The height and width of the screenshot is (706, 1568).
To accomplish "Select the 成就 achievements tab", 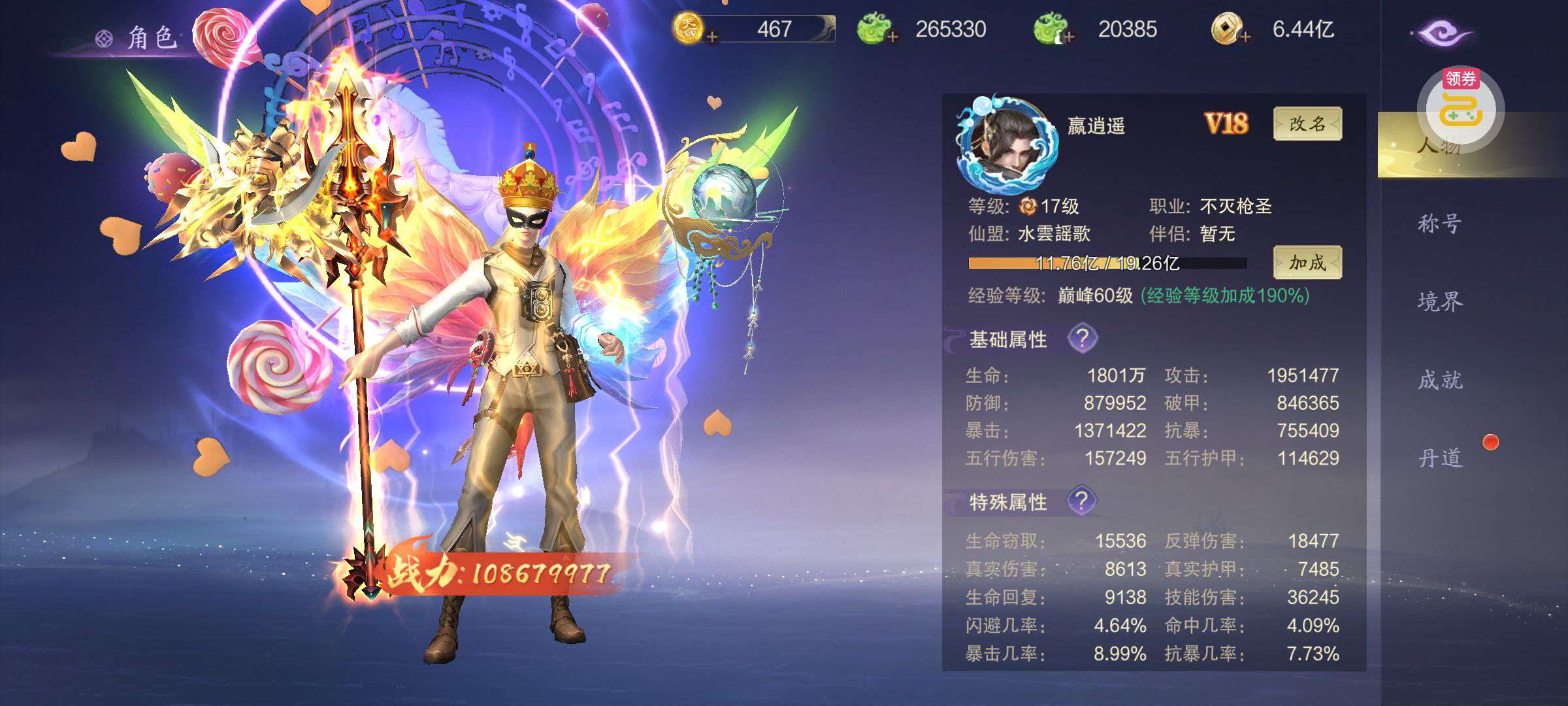I will [x=1439, y=380].
